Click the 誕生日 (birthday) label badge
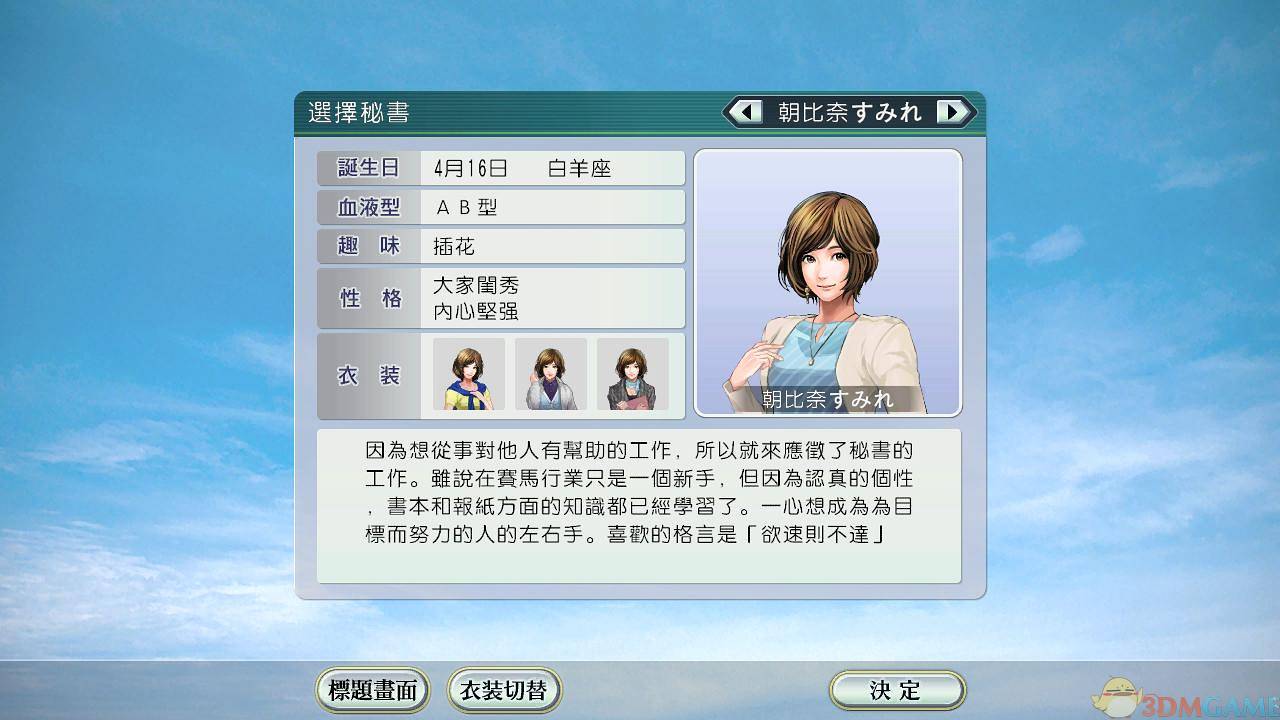The width and height of the screenshot is (1280, 720). pyautogui.click(x=366, y=167)
